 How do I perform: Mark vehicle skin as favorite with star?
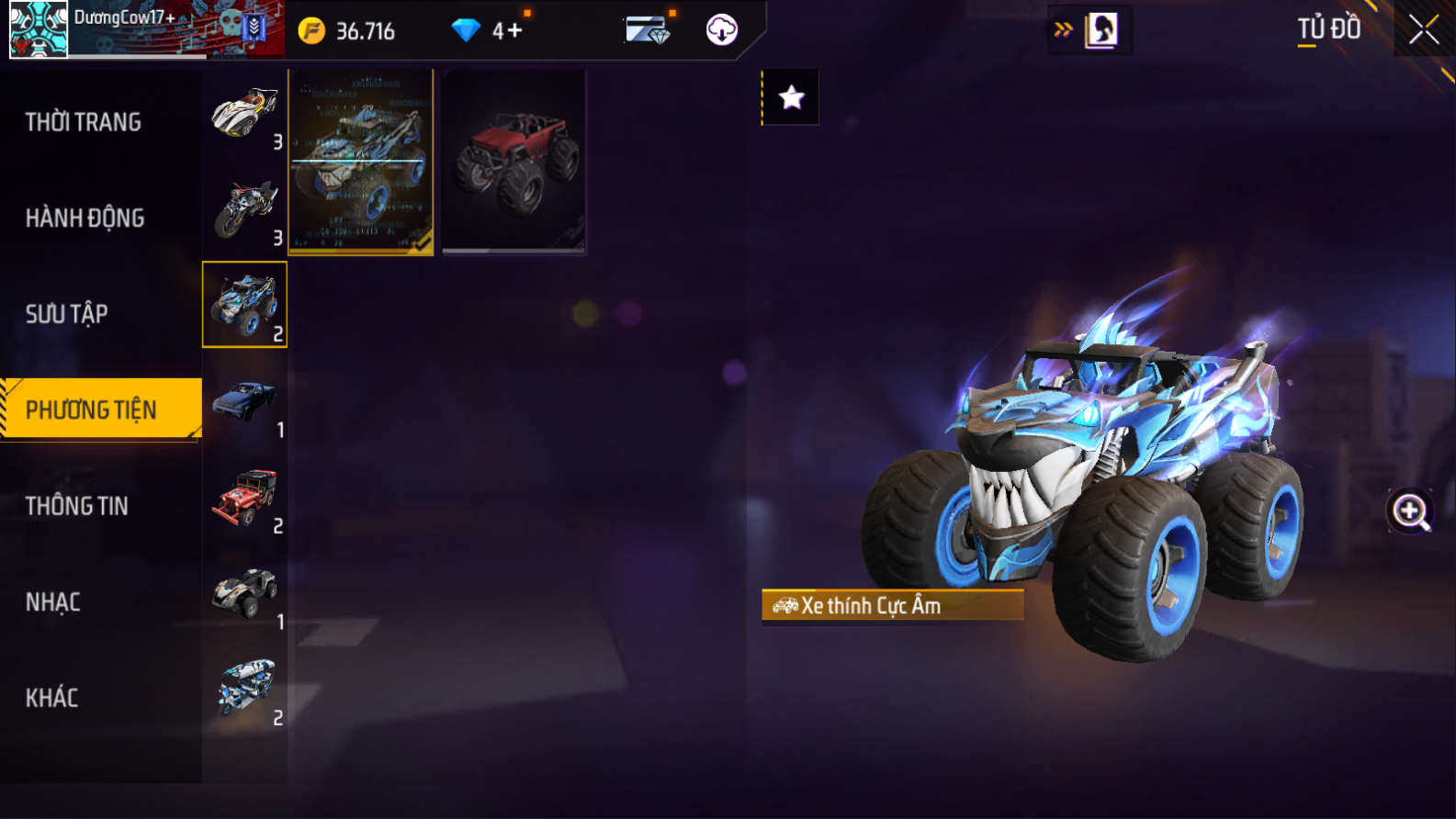(791, 97)
